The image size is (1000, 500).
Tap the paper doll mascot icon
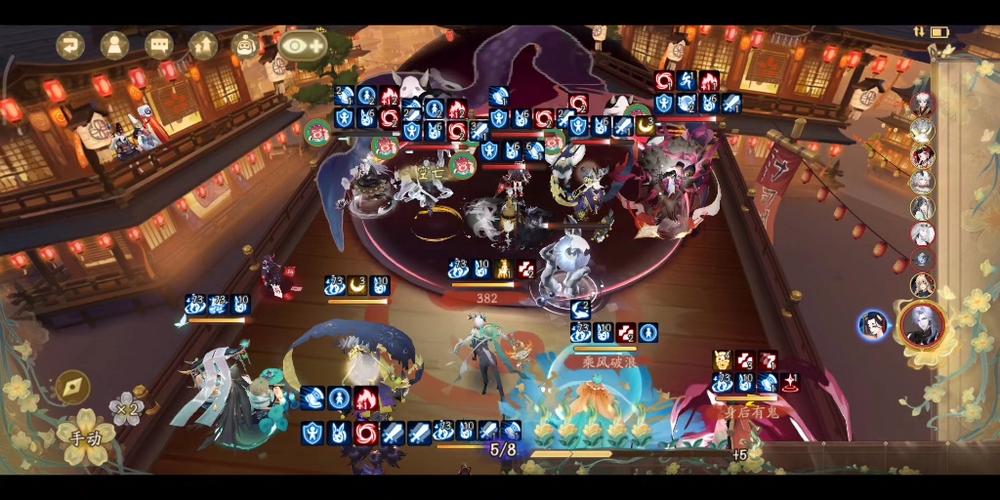click(x=246, y=45)
